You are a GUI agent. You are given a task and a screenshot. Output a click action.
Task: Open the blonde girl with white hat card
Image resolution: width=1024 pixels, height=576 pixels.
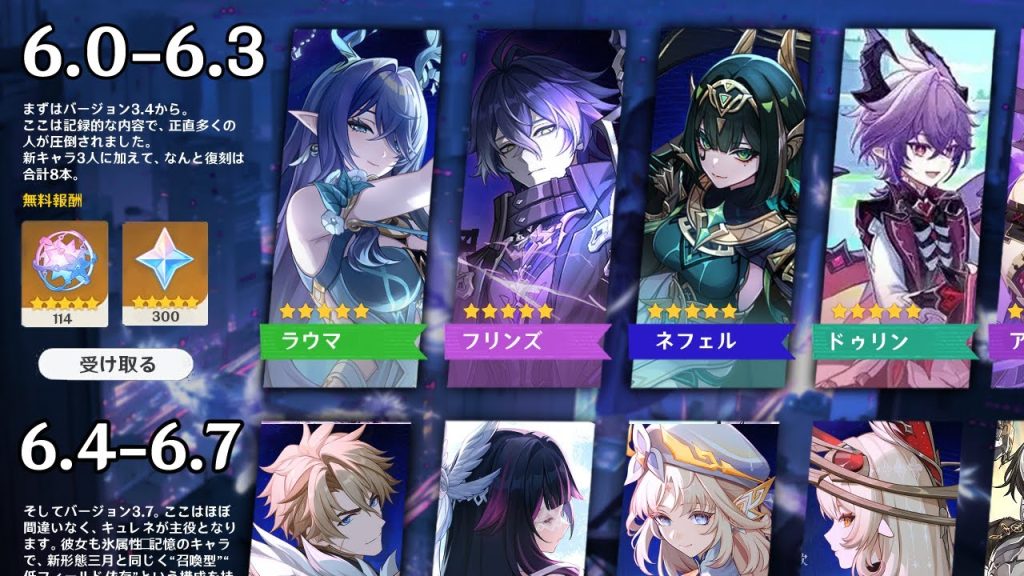tap(702, 498)
